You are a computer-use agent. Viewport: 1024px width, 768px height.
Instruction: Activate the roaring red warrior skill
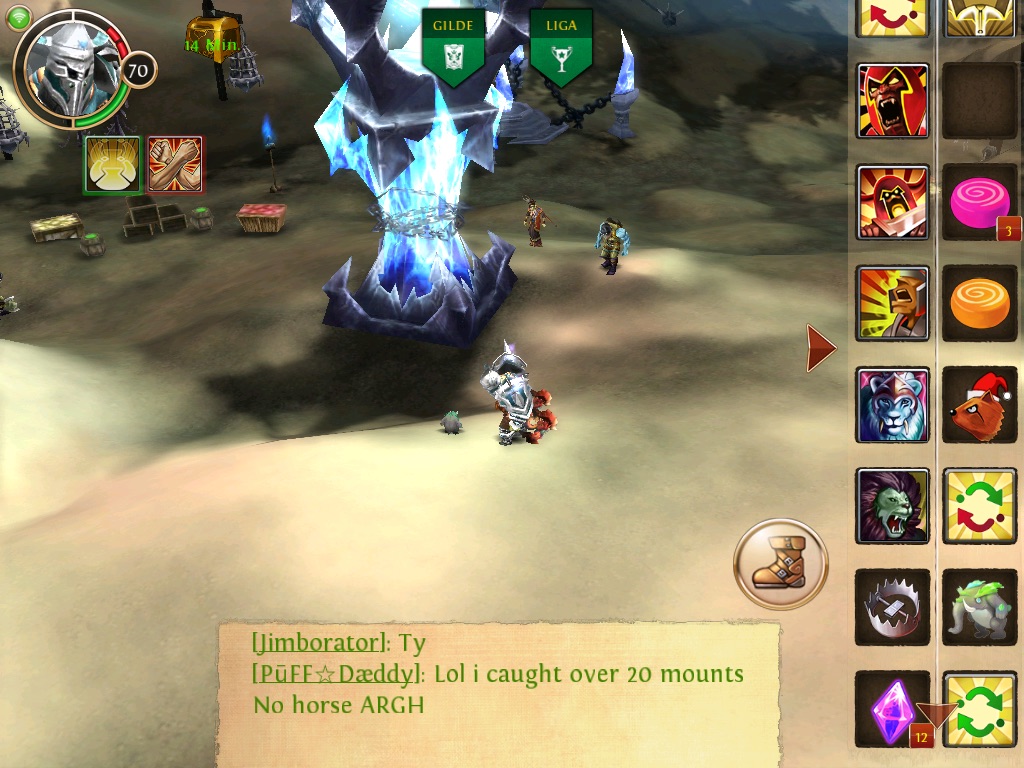[x=892, y=101]
